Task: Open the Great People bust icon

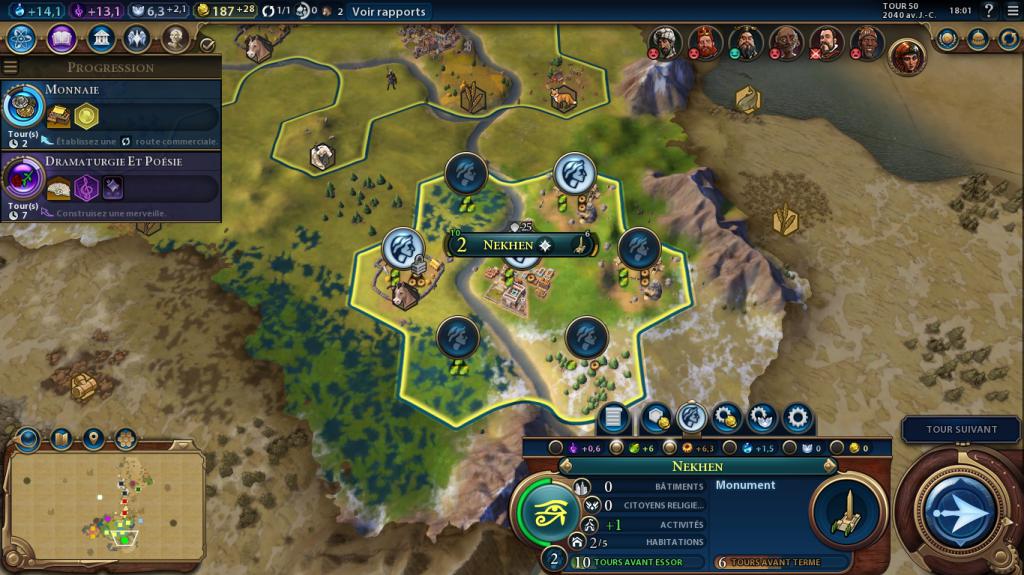Action: pos(176,39)
